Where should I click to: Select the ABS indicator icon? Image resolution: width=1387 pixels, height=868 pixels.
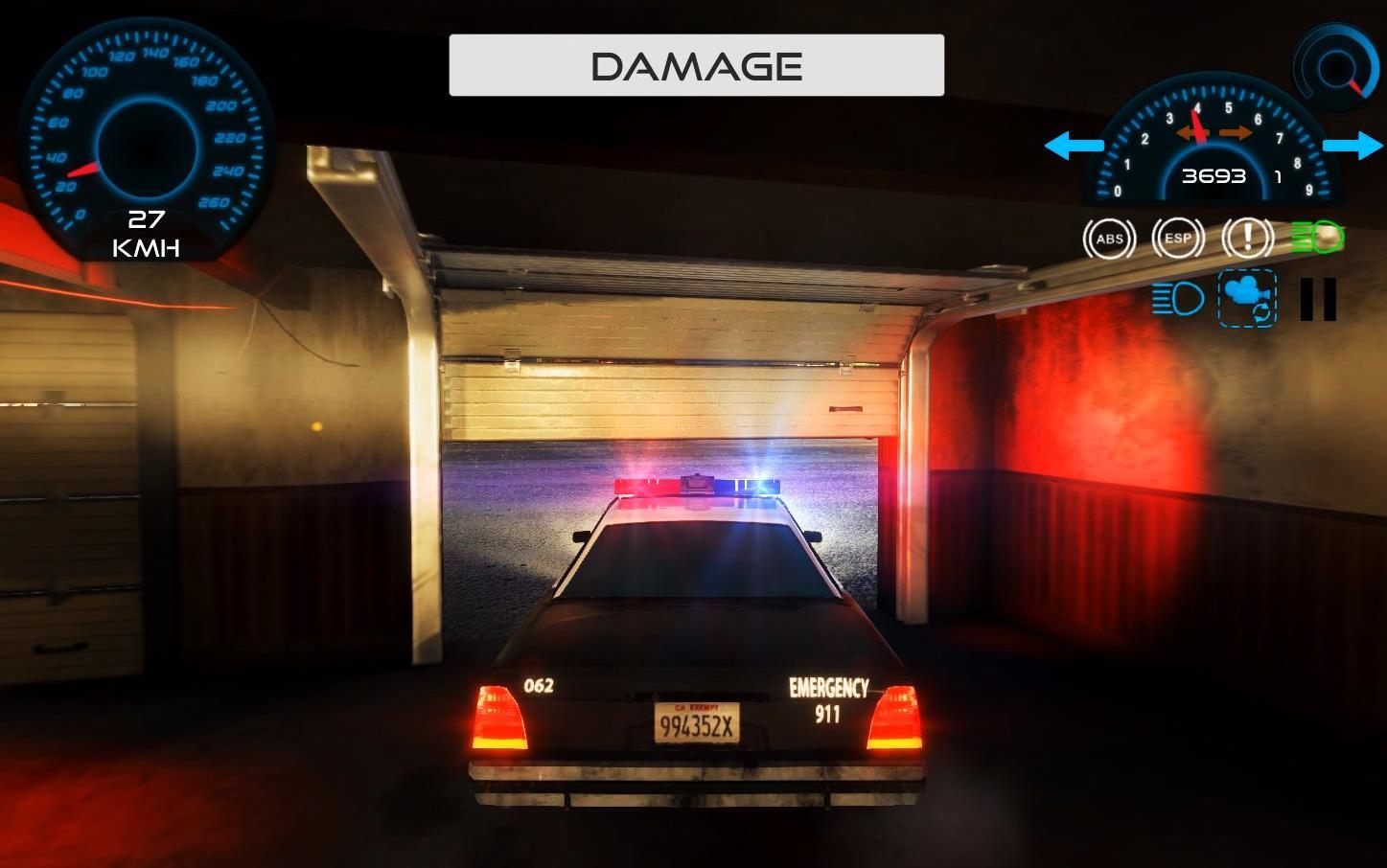pos(1110,239)
